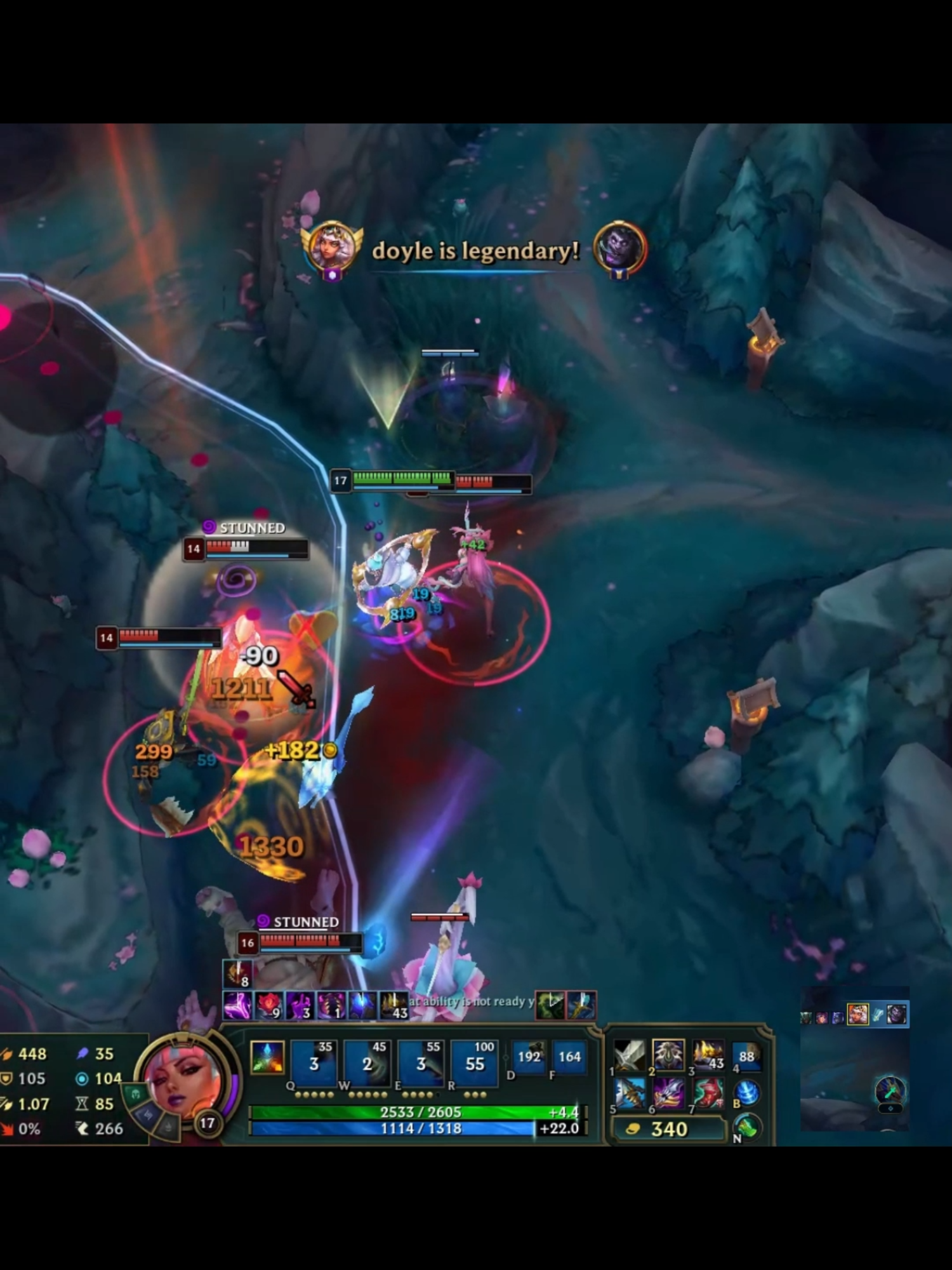Activate the blue Recall icon labeled B
Screen dimensions: 952x1270
click(x=746, y=1093)
